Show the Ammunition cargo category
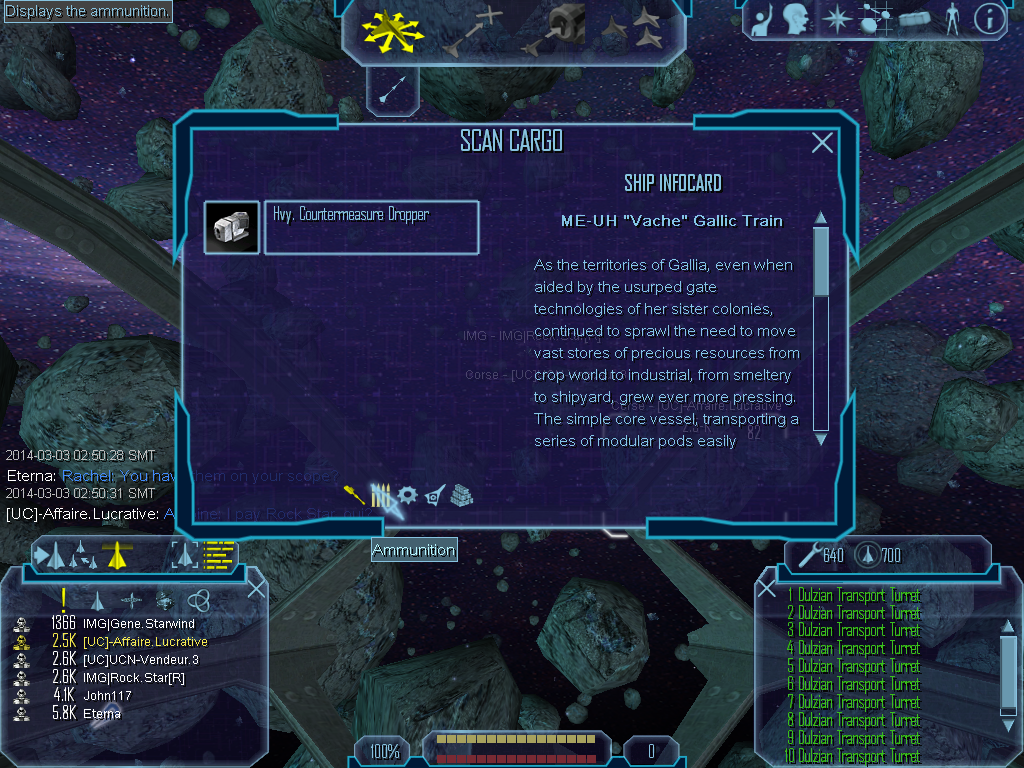 pyautogui.click(x=381, y=495)
